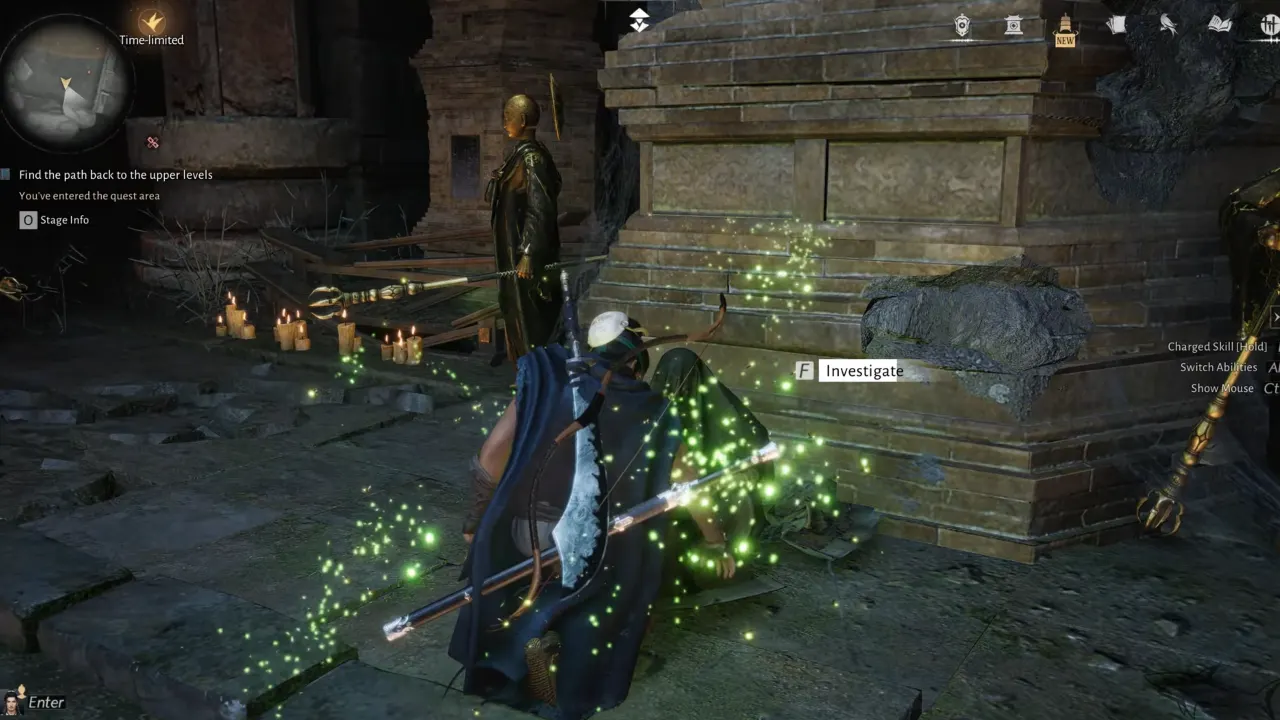This screenshot has width=1280, height=720.
Task: Open the shield emblem menu icon
Action: pos(962,26)
